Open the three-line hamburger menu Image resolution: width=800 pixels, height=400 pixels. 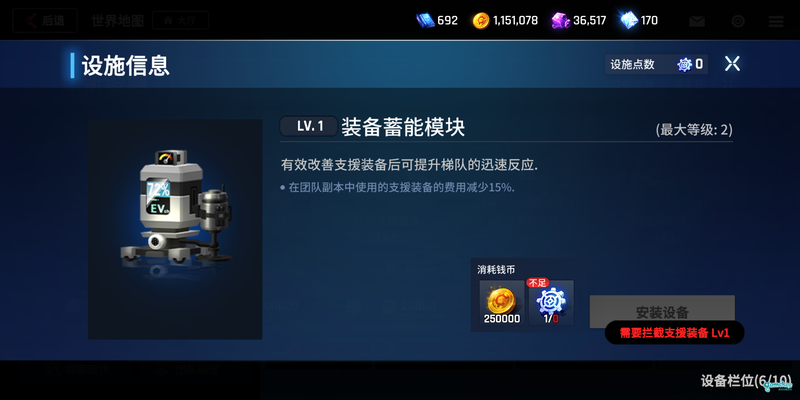coord(776,21)
